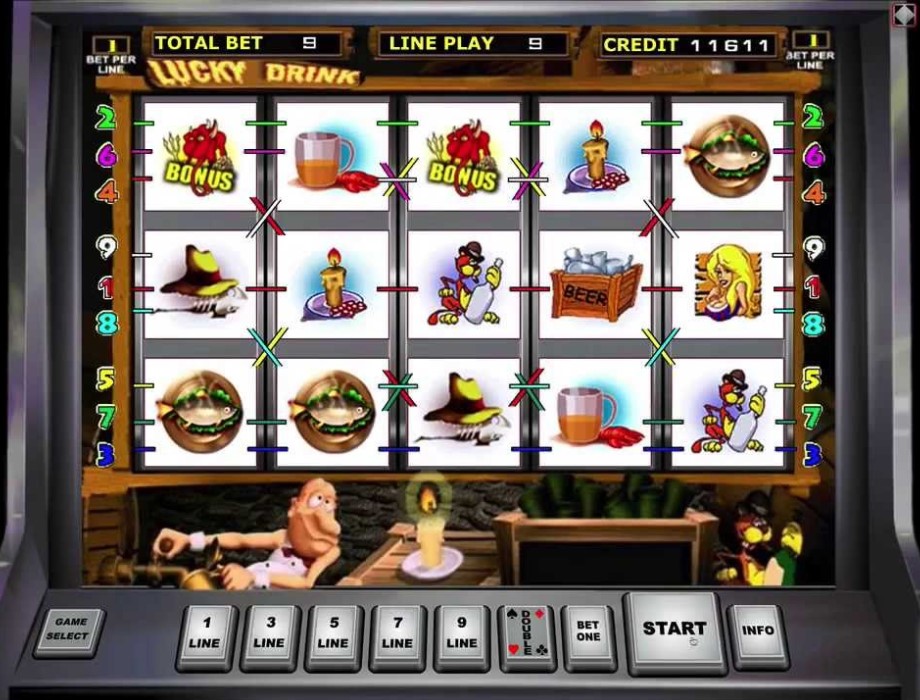Click the BET ONE button
Image resolution: width=920 pixels, height=700 pixels.
(588, 633)
